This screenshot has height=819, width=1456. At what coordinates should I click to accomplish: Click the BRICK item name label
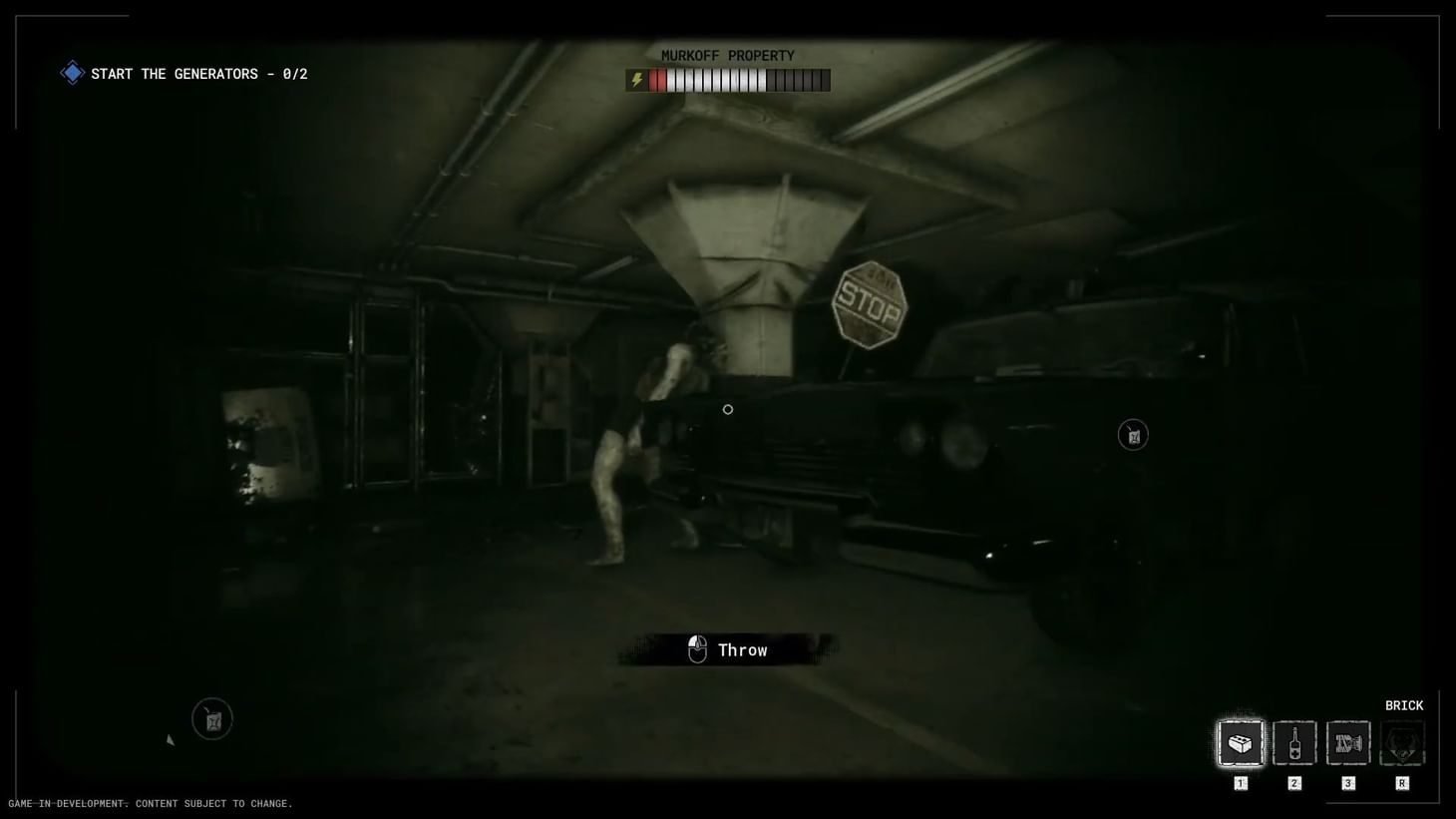(1404, 705)
